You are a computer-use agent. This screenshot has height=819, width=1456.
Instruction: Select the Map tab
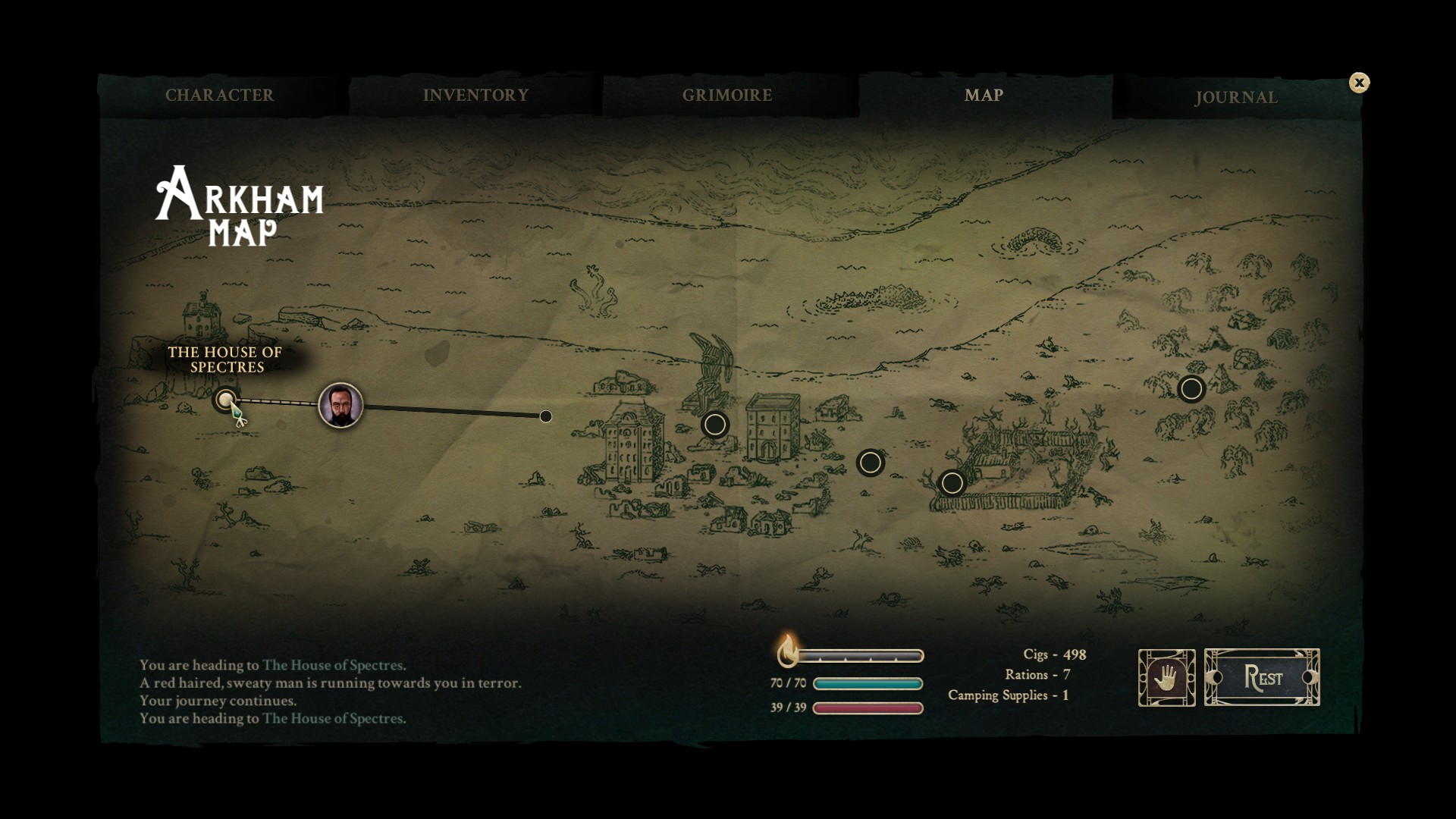(984, 96)
